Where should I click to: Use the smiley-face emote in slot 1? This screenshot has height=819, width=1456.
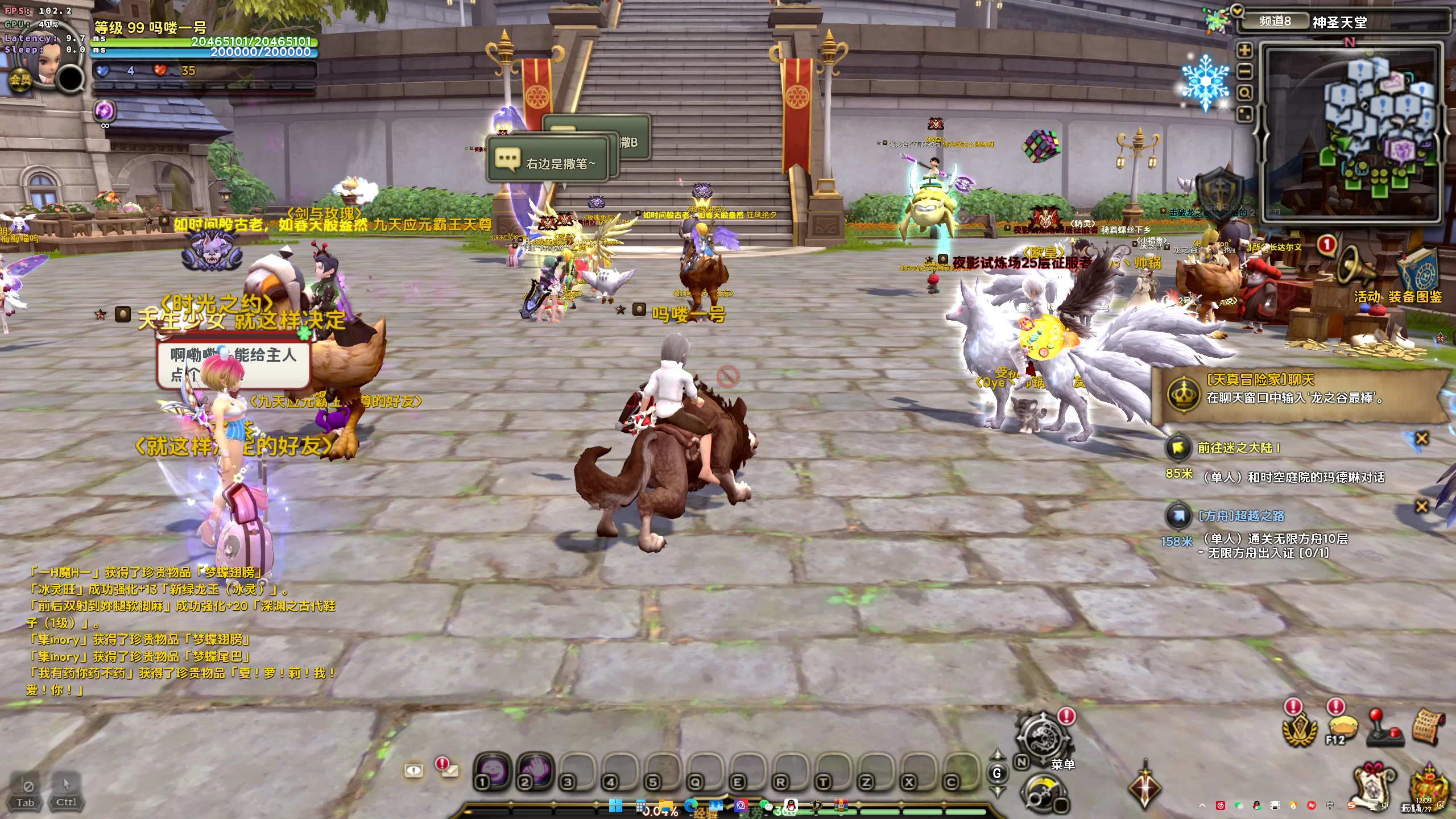[x=493, y=771]
